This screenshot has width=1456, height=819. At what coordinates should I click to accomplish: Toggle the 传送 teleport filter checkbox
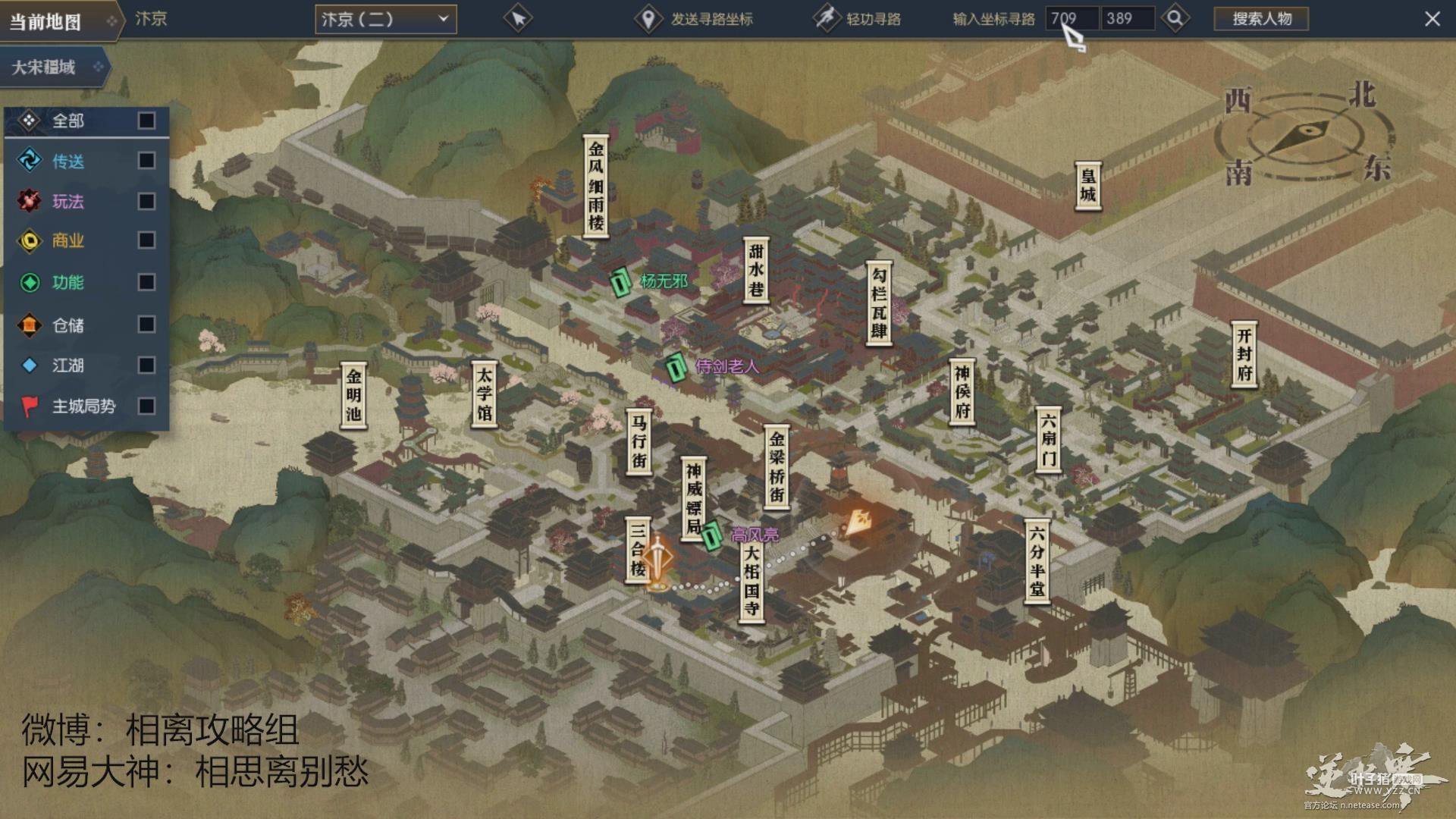[x=146, y=161]
